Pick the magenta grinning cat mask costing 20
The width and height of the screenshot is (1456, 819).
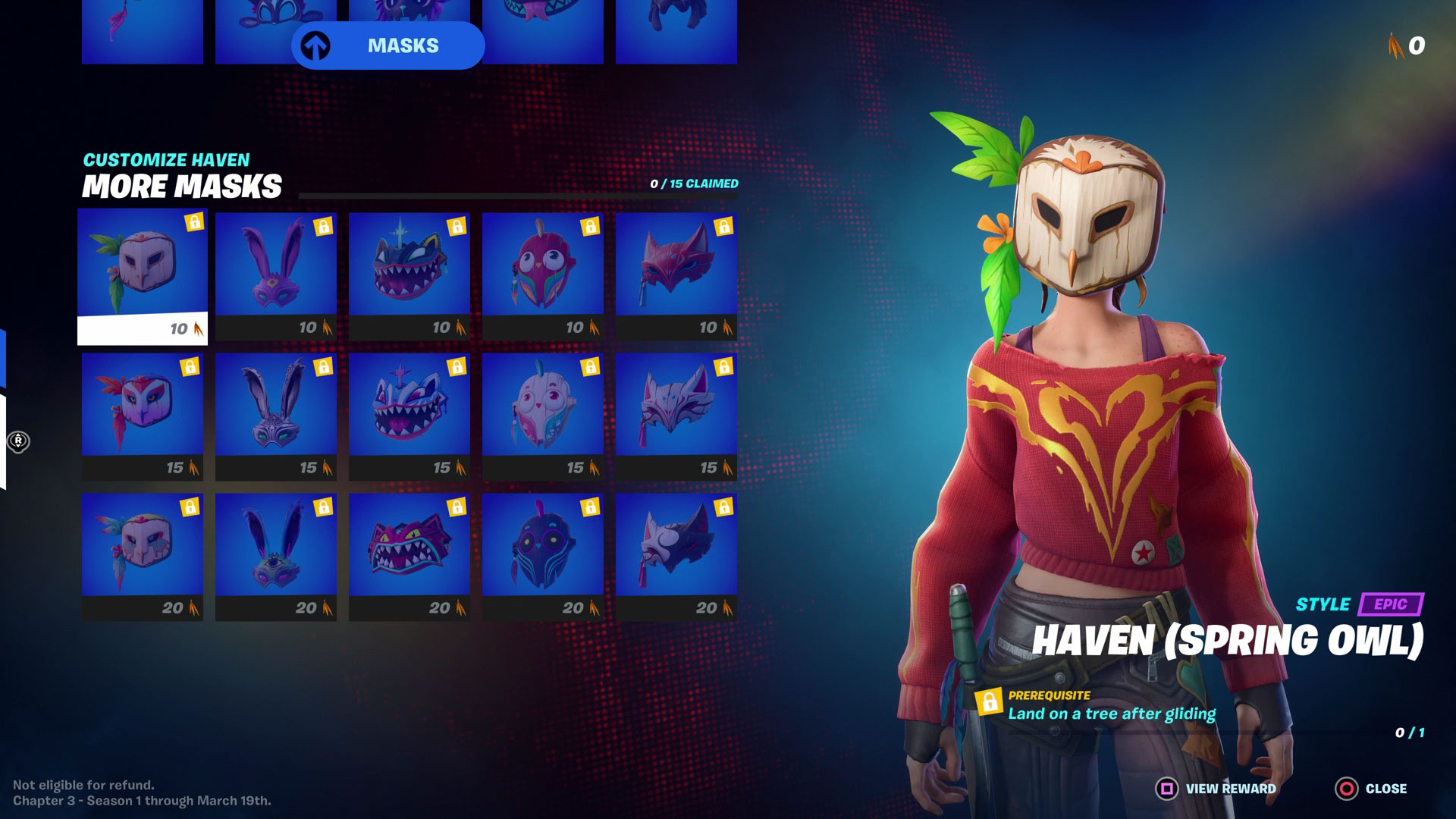tap(409, 554)
